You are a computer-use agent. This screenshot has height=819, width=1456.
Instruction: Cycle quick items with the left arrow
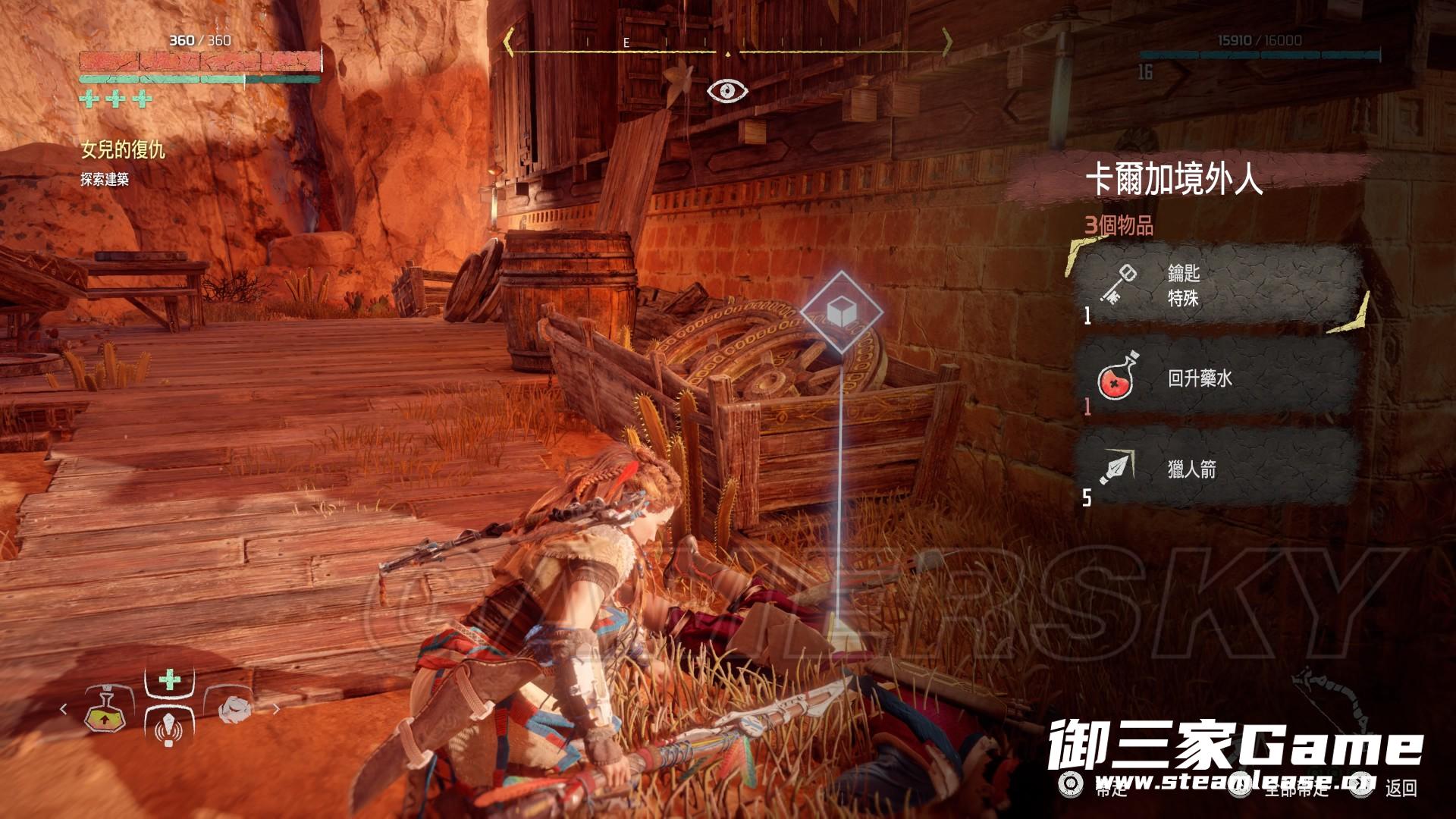click(x=64, y=709)
